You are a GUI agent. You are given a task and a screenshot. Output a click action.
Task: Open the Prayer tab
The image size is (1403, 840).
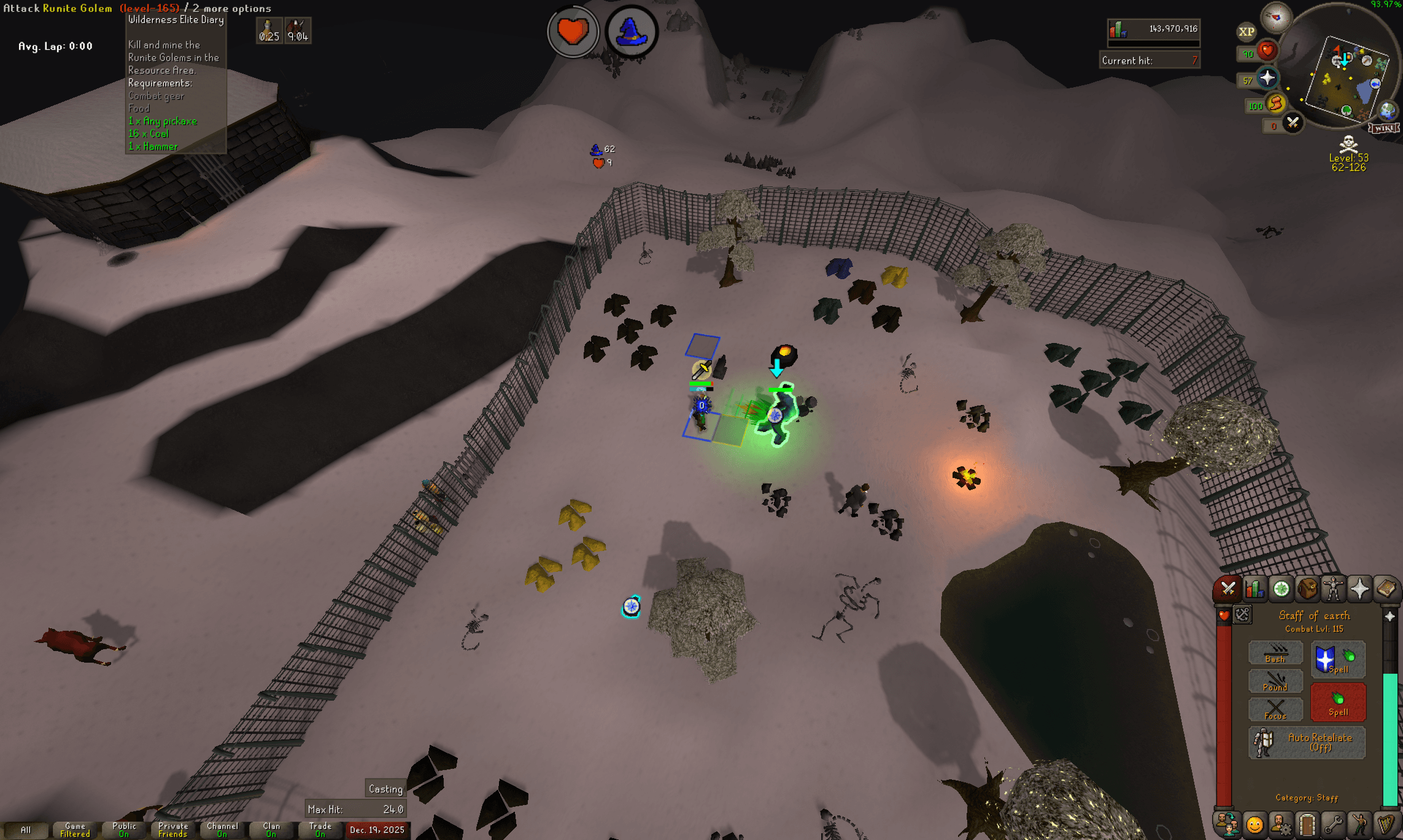[1362, 589]
